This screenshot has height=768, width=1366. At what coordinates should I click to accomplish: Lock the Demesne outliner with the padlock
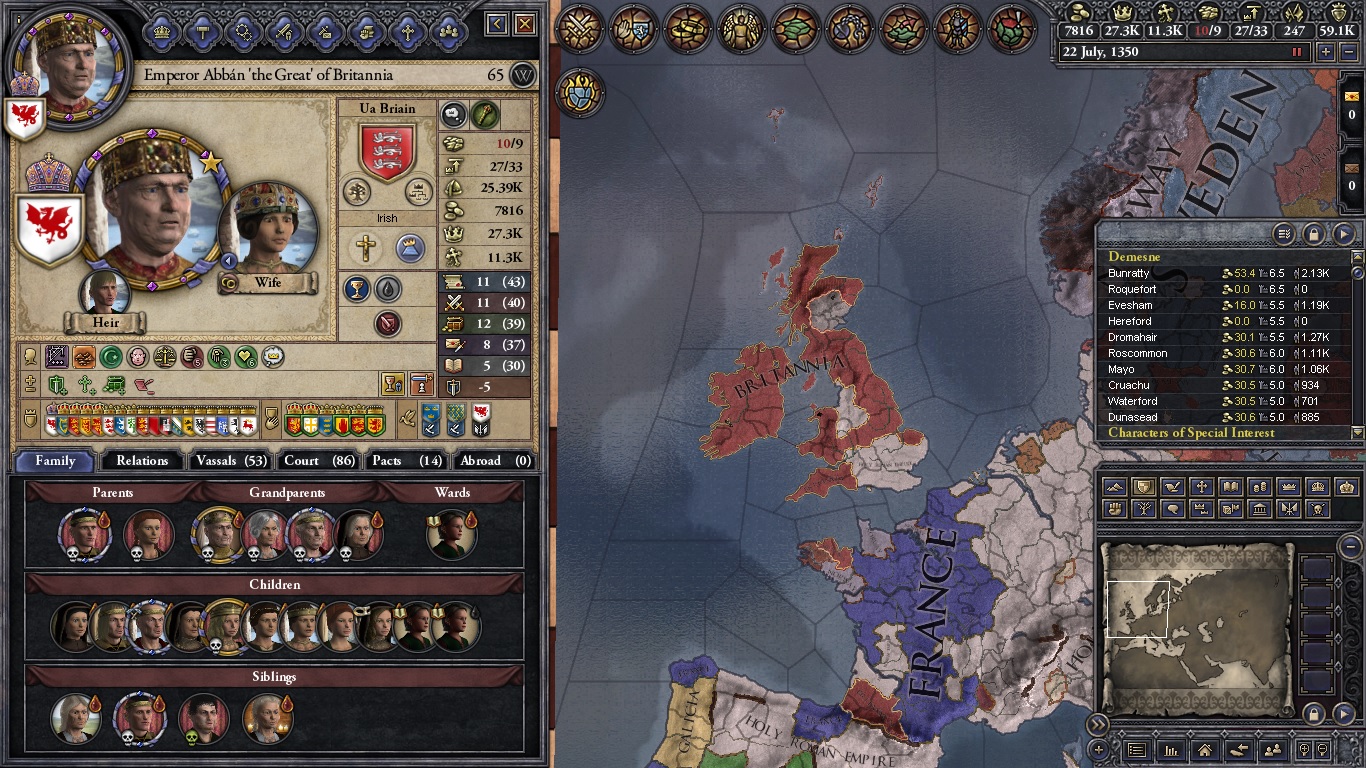point(1313,233)
